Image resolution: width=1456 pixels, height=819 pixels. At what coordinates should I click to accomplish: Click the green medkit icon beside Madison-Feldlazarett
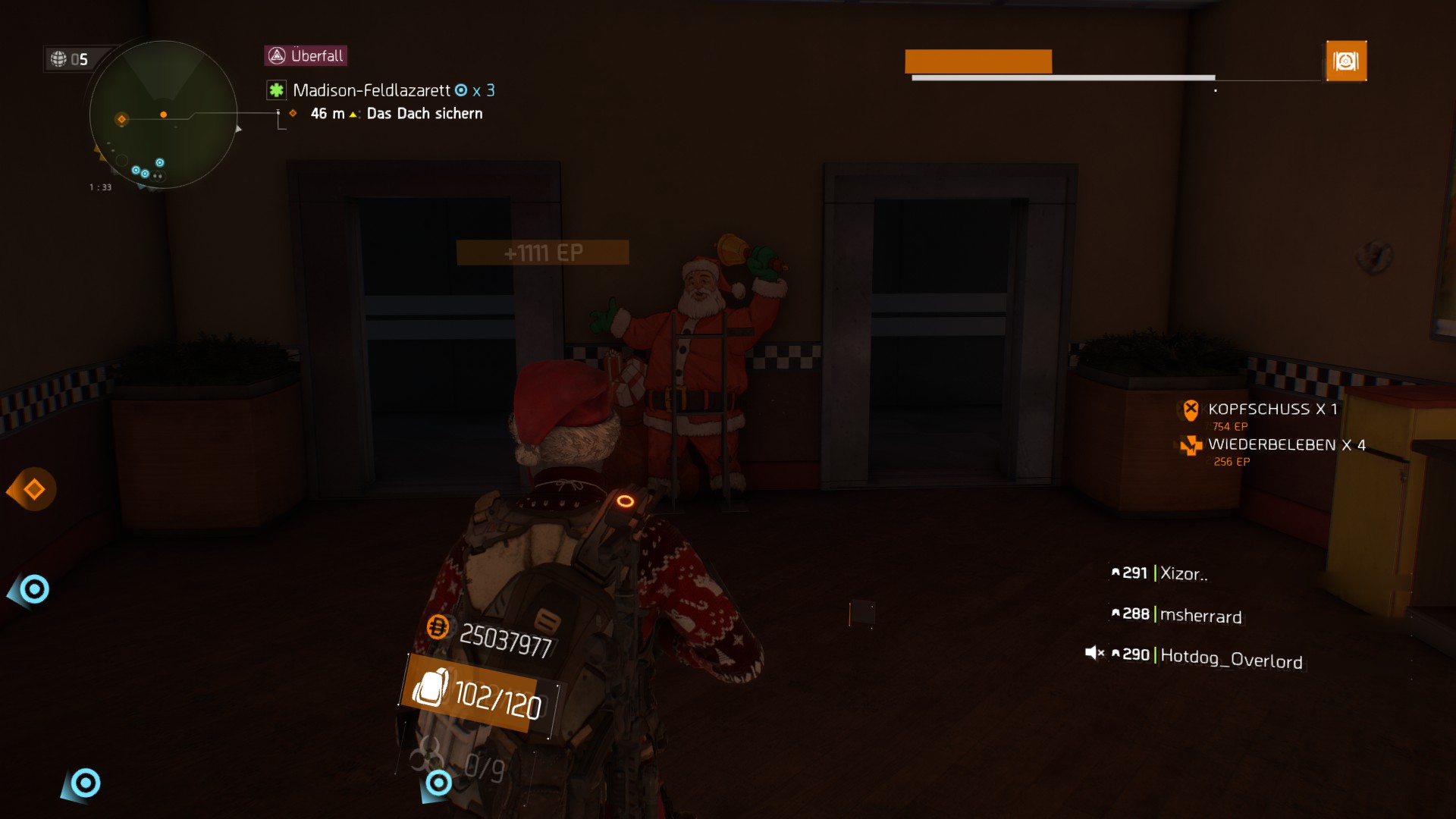pos(275,90)
